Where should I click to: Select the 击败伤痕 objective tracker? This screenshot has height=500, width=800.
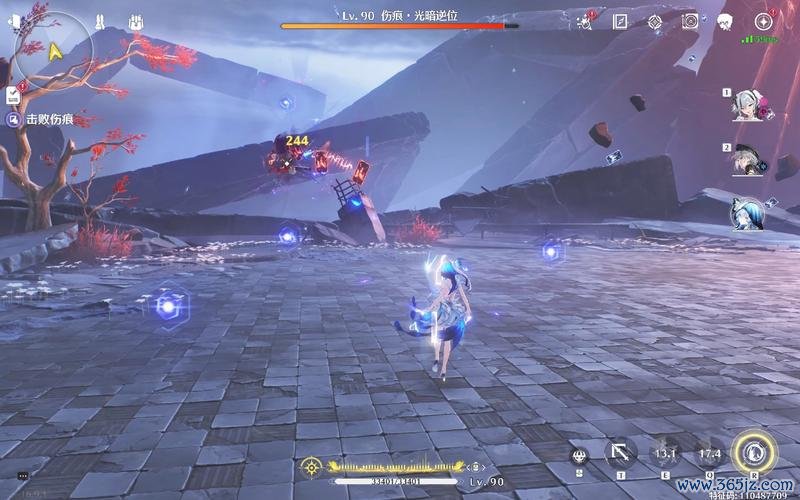49,119
